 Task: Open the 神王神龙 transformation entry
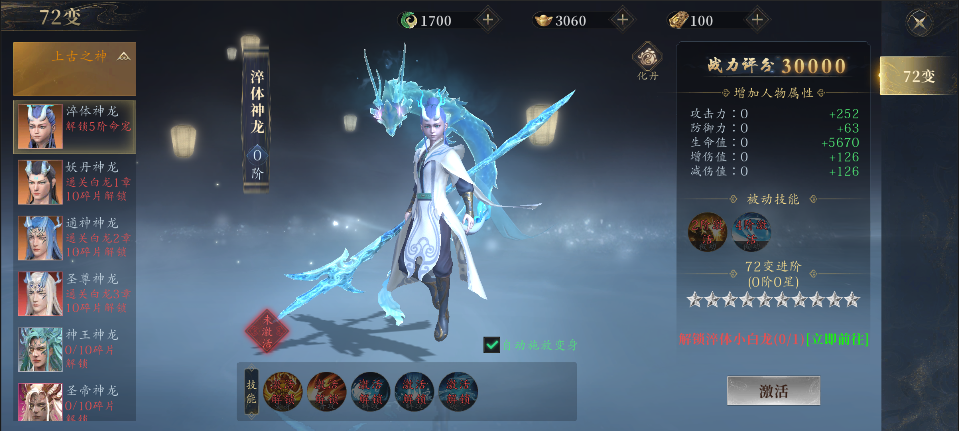(x=75, y=349)
